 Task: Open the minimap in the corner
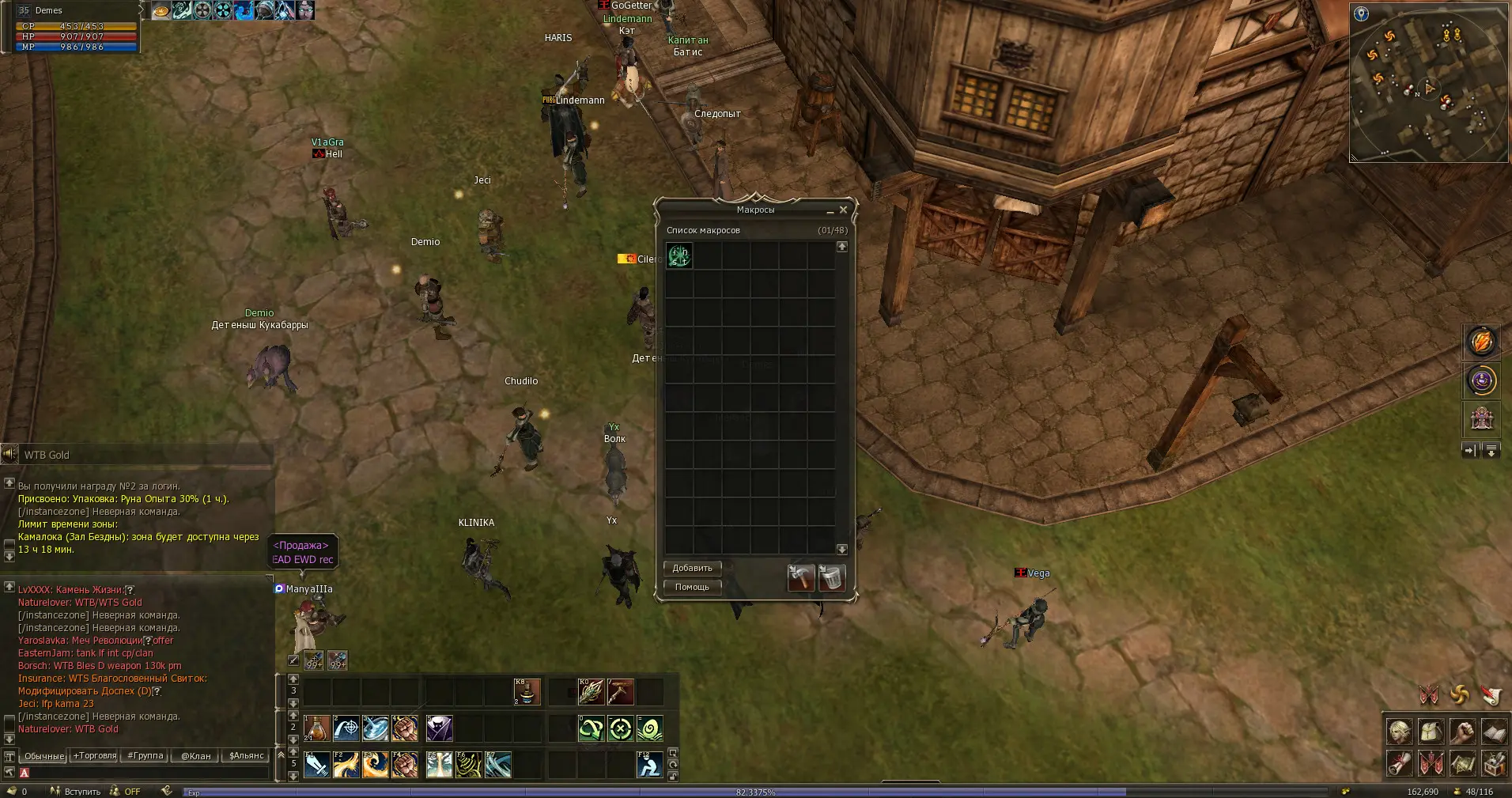tap(1429, 83)
